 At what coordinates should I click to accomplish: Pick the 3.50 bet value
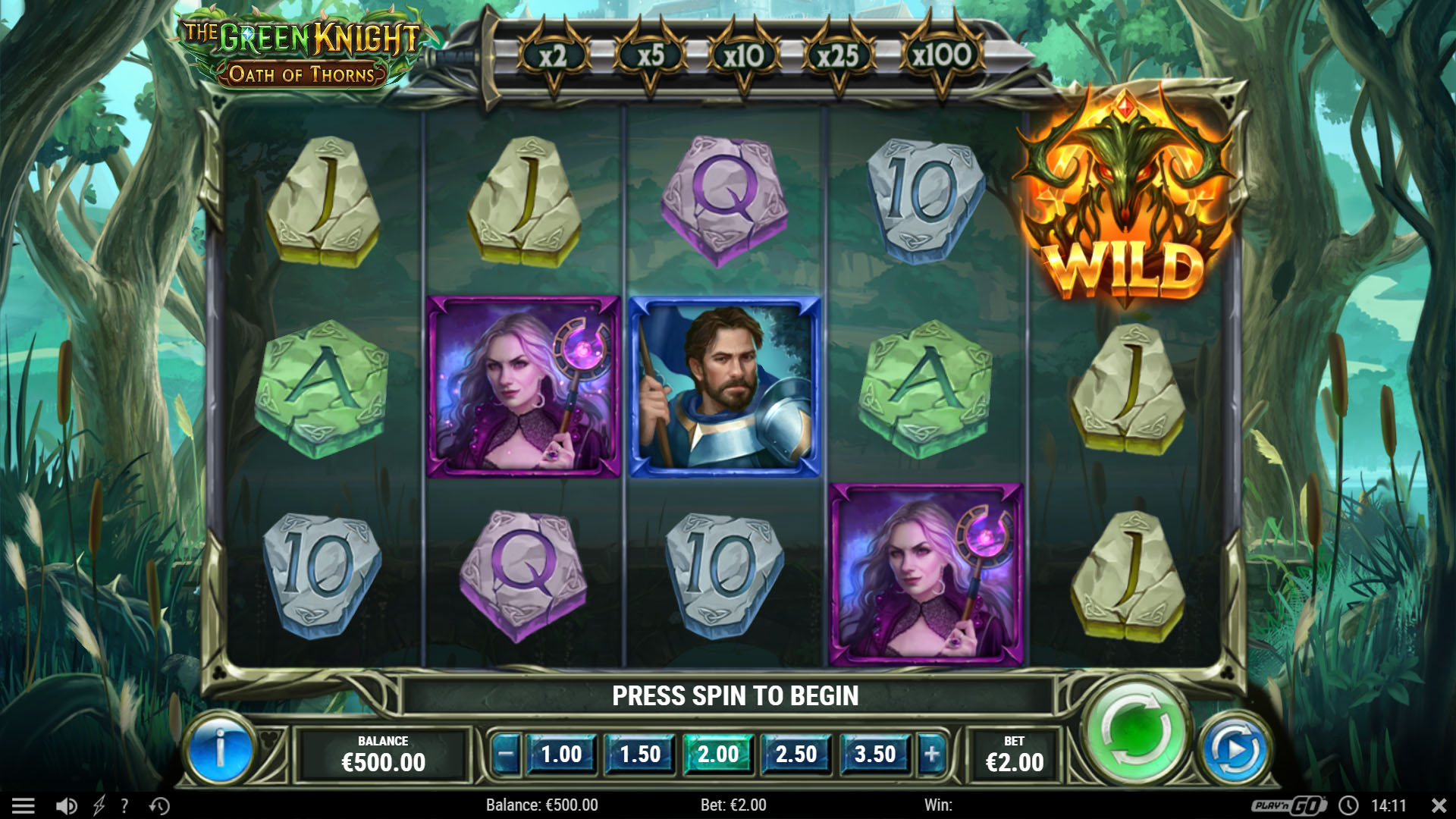pos(875,755)
